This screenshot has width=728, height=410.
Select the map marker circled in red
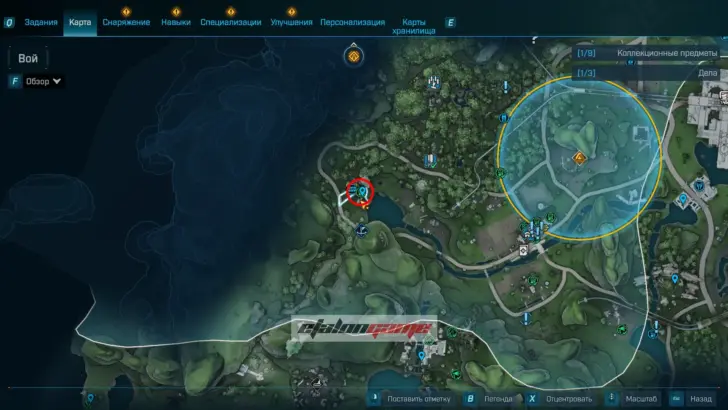coord(361,190)
